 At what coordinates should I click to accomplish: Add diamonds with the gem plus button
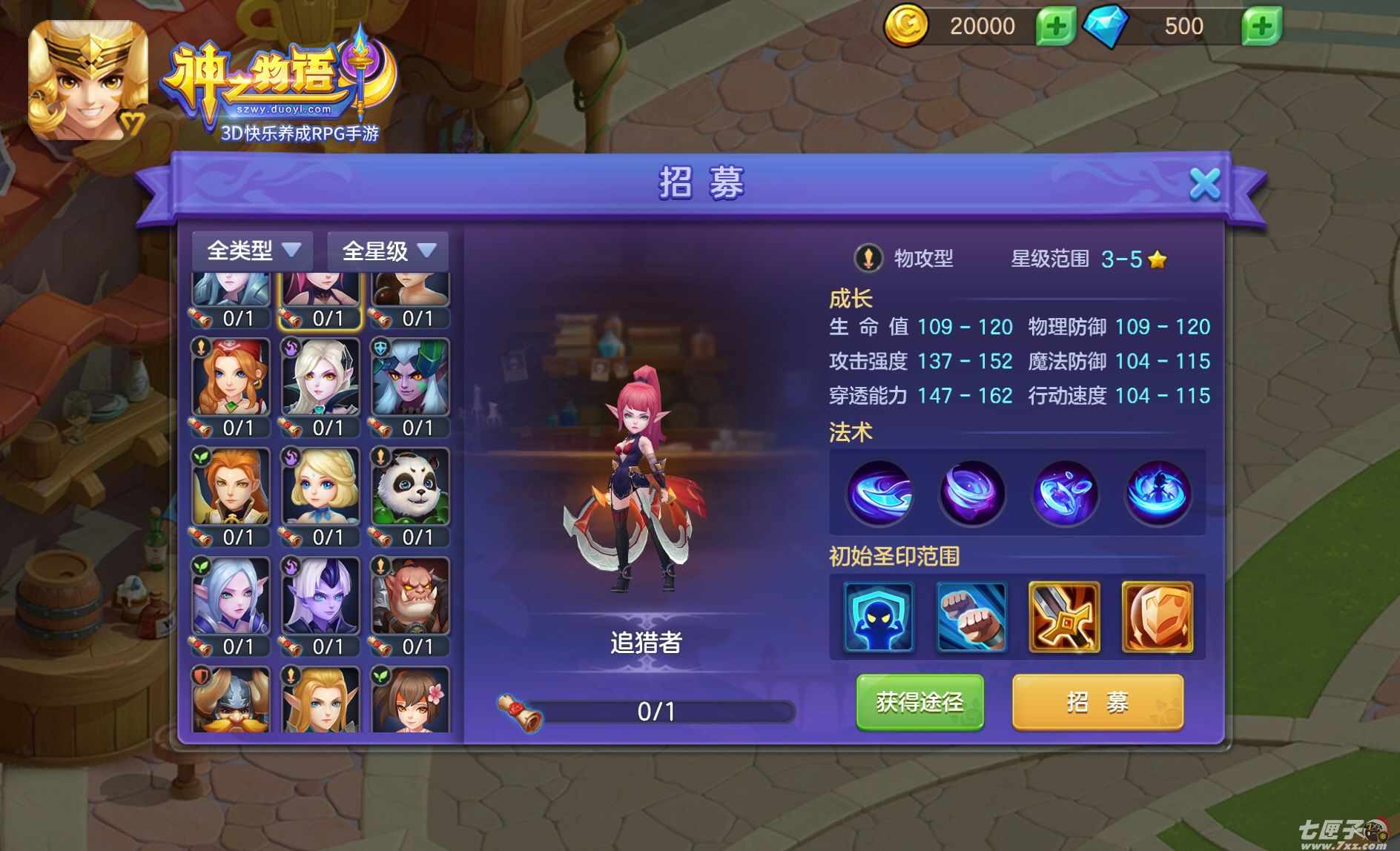tap(1261, 27)
